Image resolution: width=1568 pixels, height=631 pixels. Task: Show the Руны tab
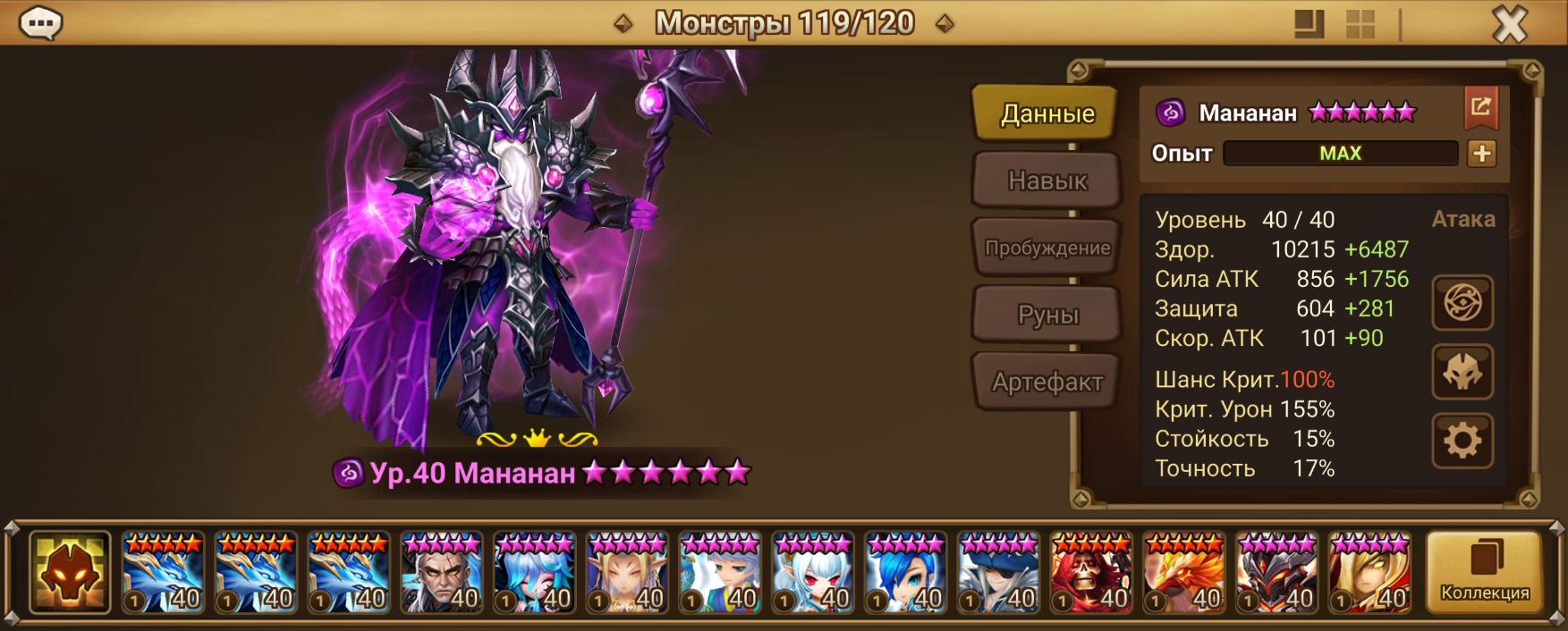tap(1047, 315)
